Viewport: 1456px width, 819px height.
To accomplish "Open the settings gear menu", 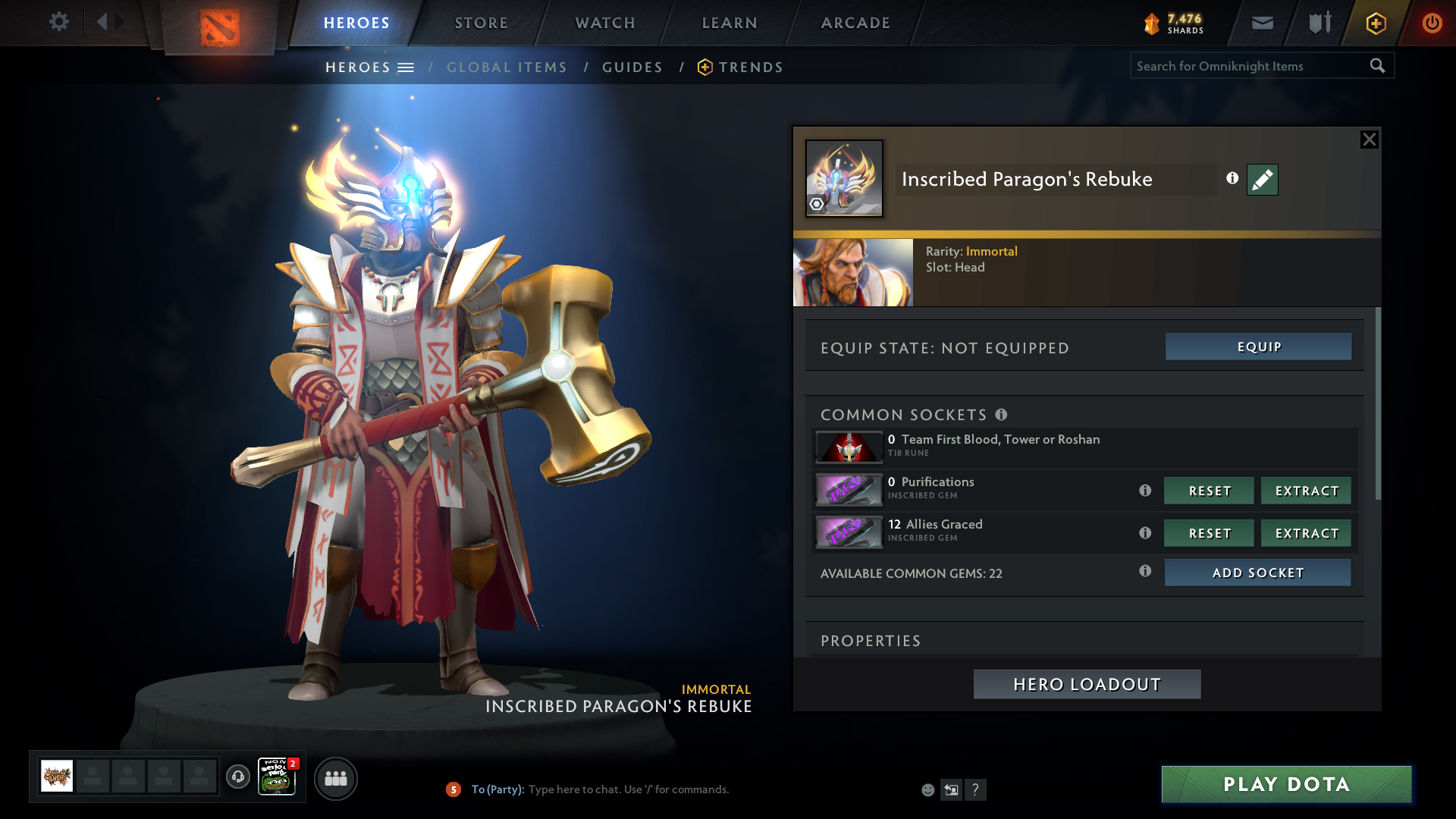I will point(58,22).
